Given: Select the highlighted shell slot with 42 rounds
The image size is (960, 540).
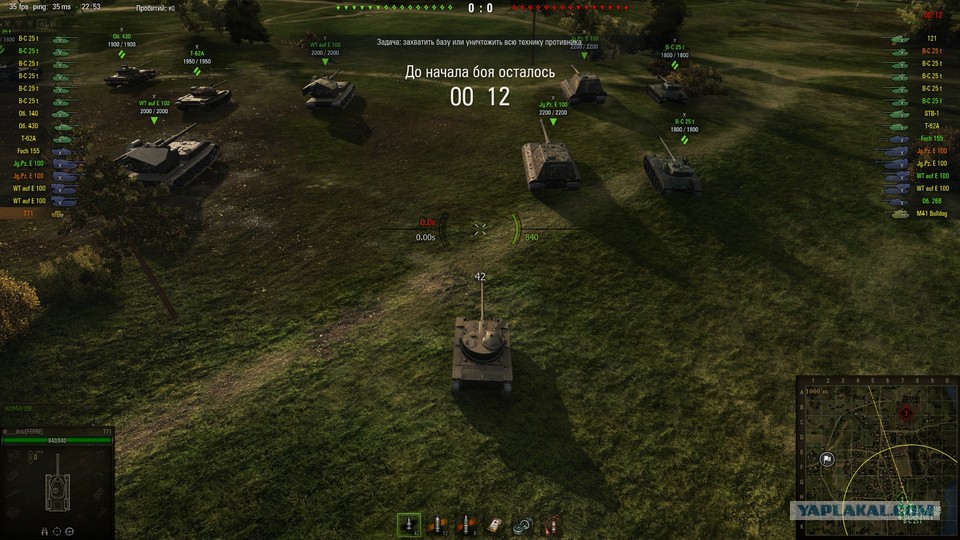Looking at the screenshot, I should (409, 524).
